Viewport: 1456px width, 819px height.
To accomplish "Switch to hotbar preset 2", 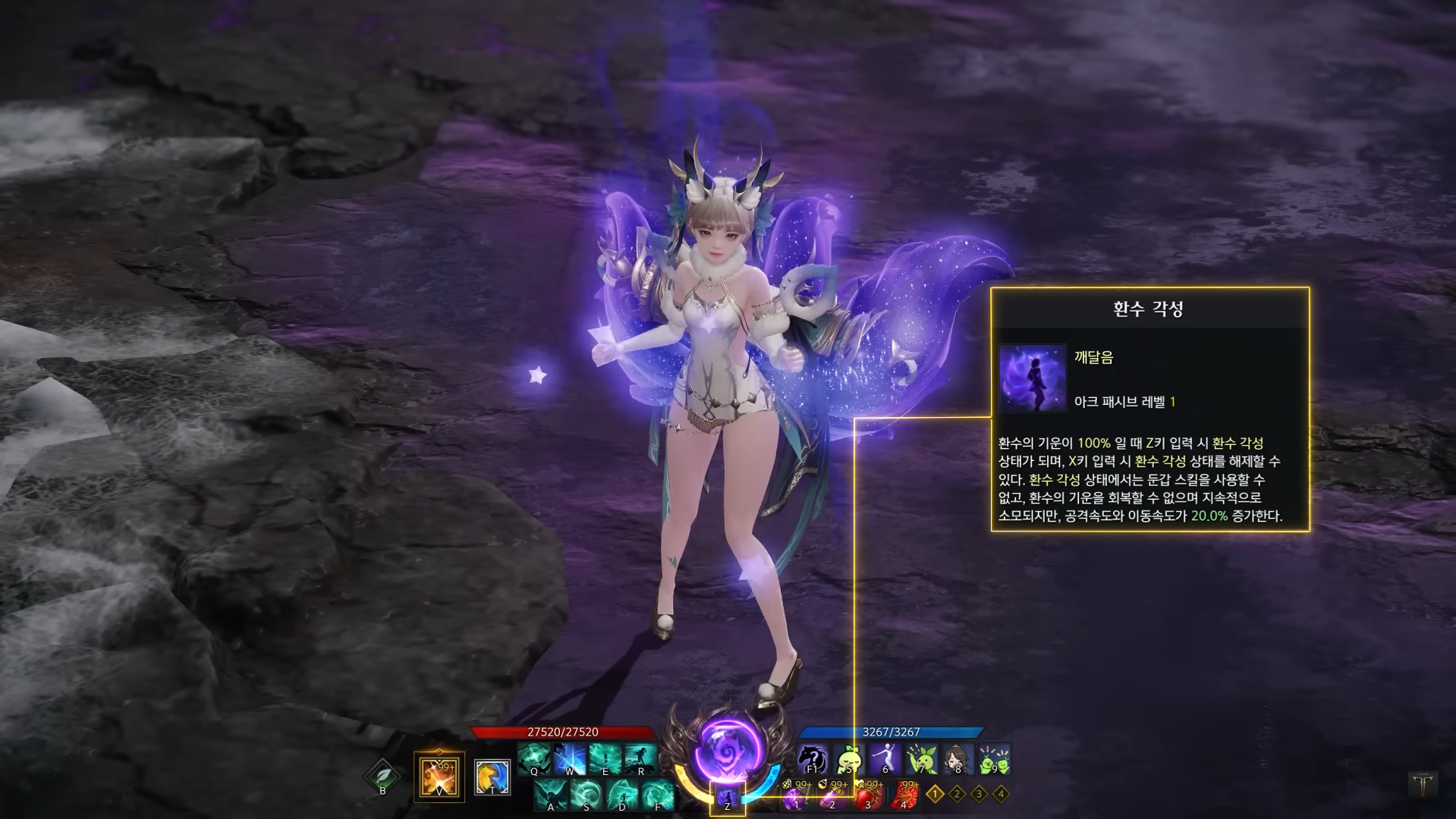I will click(x=958, y=794).
